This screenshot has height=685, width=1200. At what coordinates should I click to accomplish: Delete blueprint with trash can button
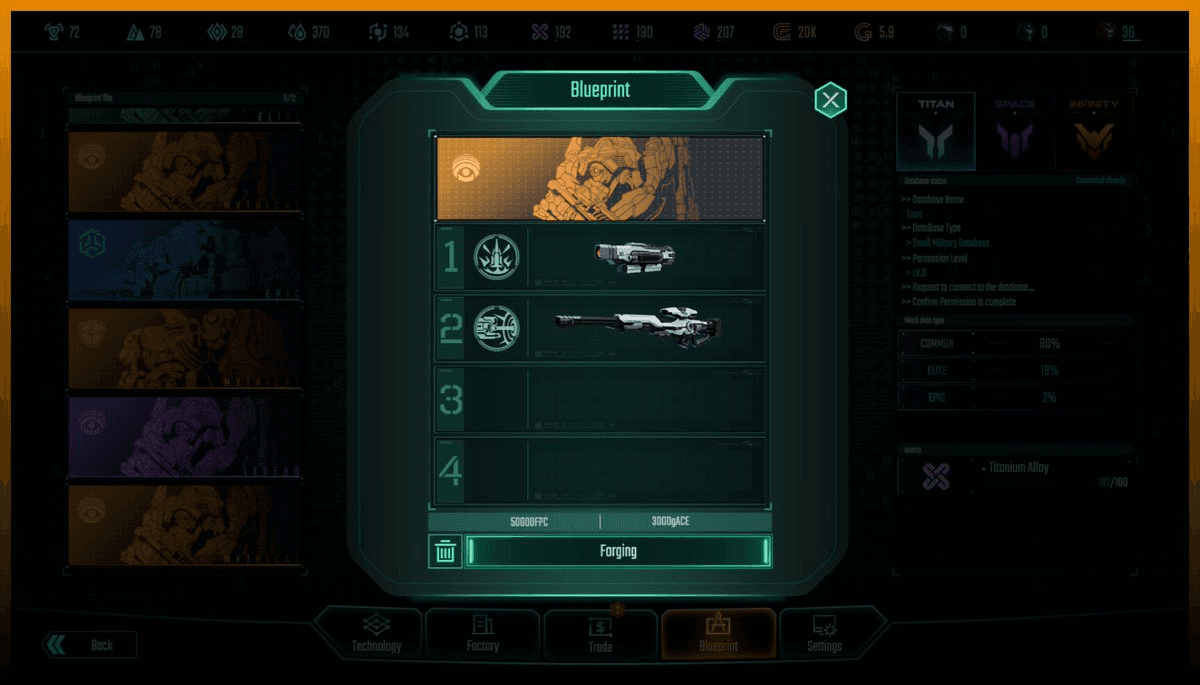[x=446, y=551]
